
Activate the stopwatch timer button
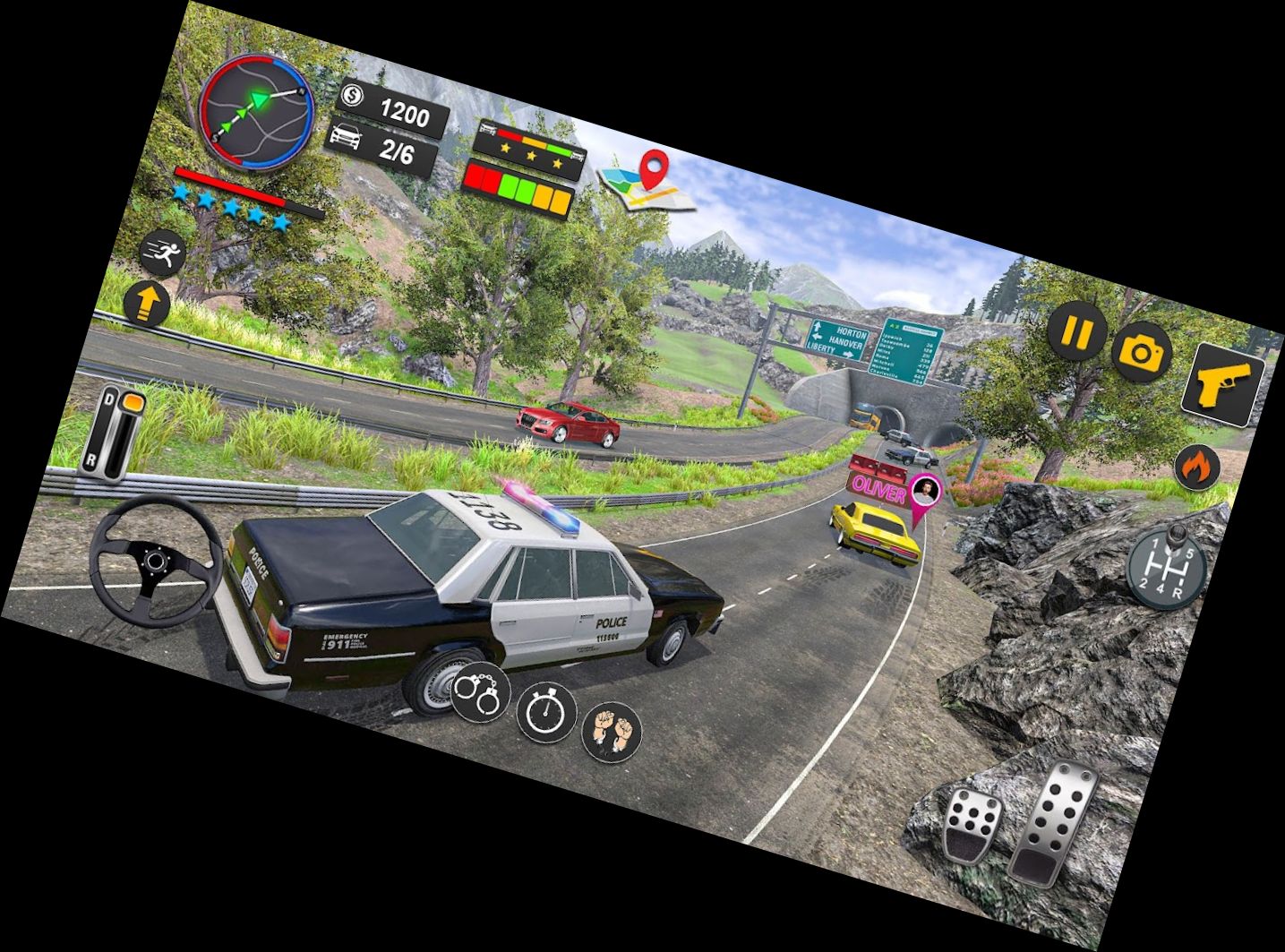coord(545,712)
